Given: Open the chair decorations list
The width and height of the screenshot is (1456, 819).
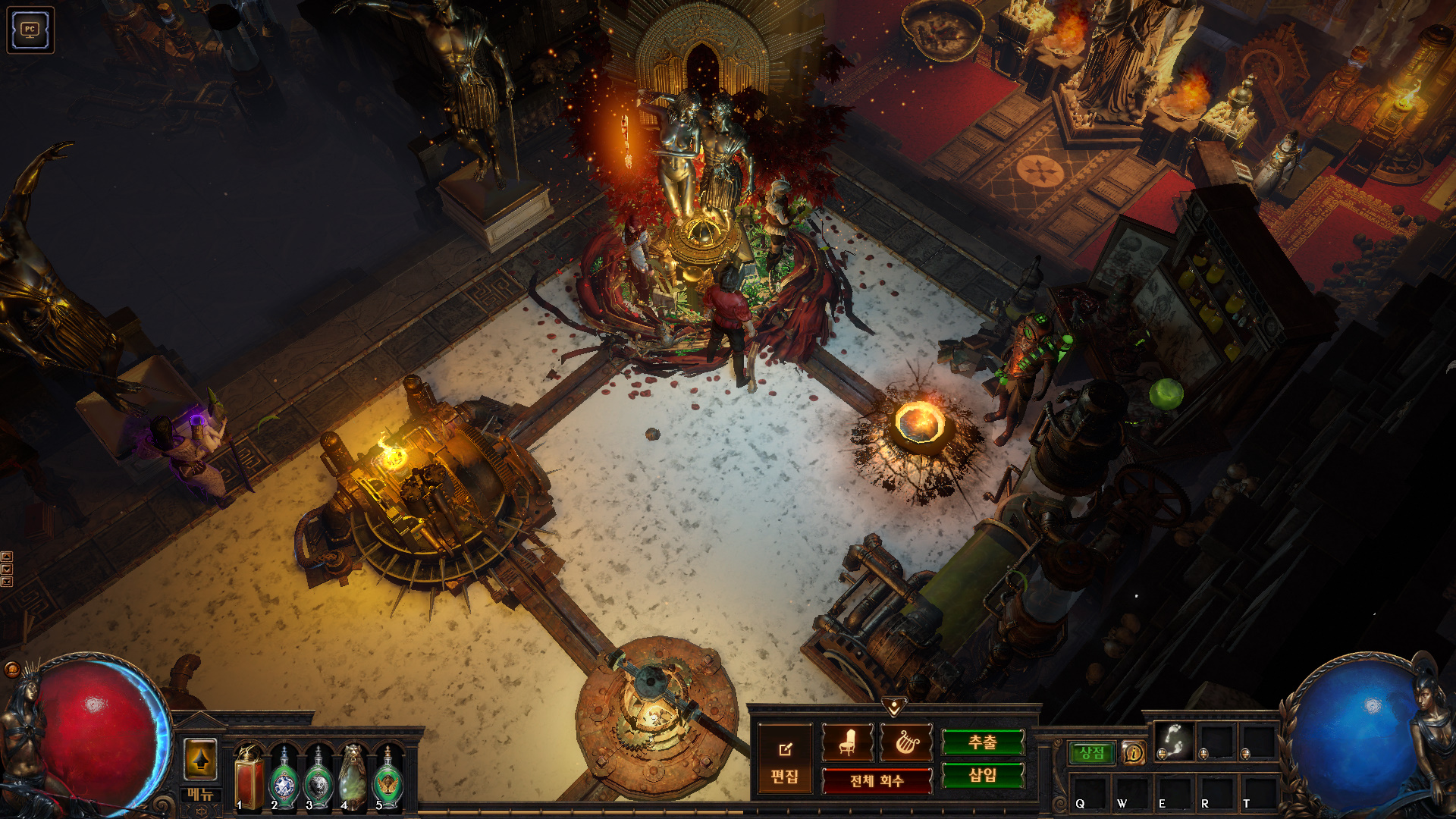Looking at the screenshot, I should (x=847, y=742).
